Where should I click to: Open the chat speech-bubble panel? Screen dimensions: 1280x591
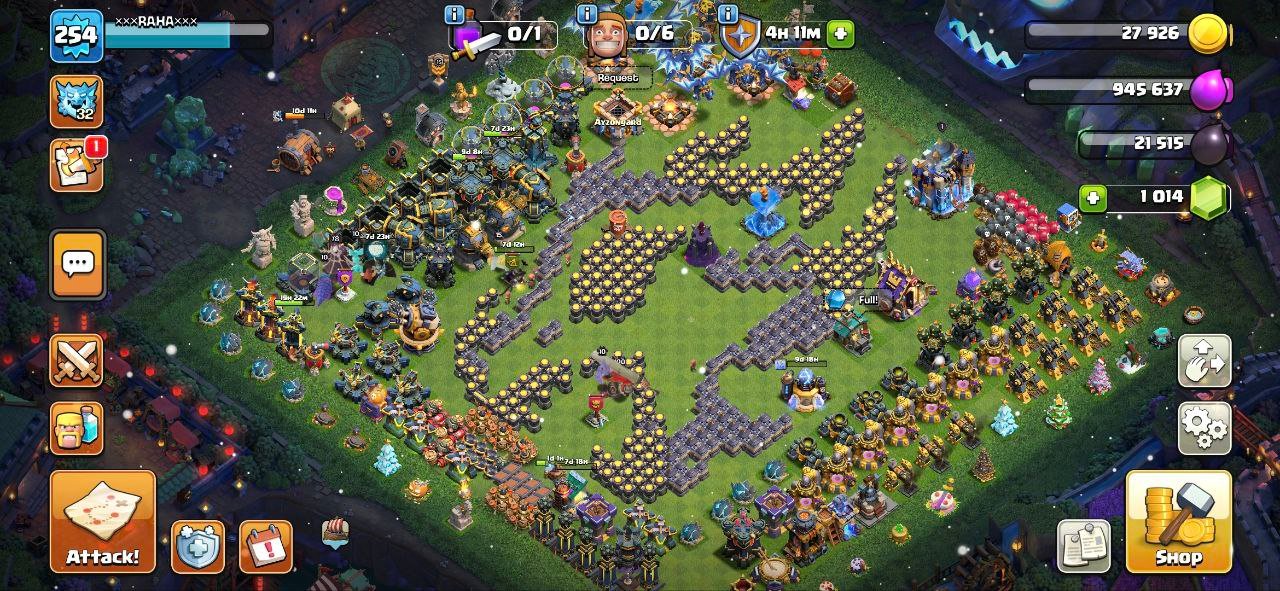point(77,264)
